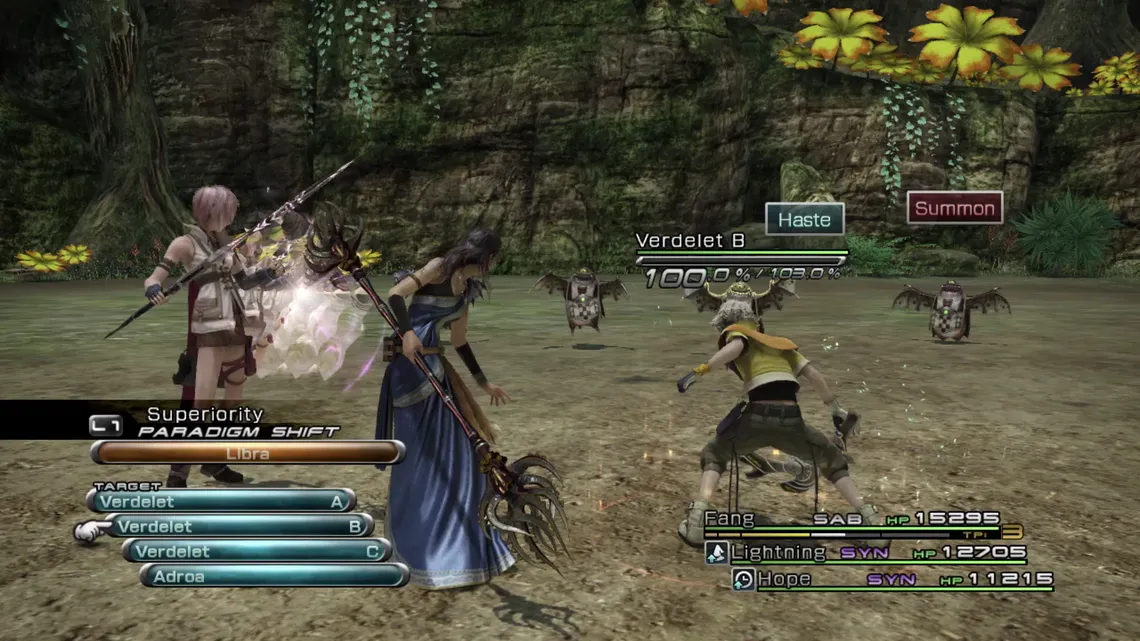Click the Haste status label
The height and width of the screenshot is (641, 1140).
point(804,219)
